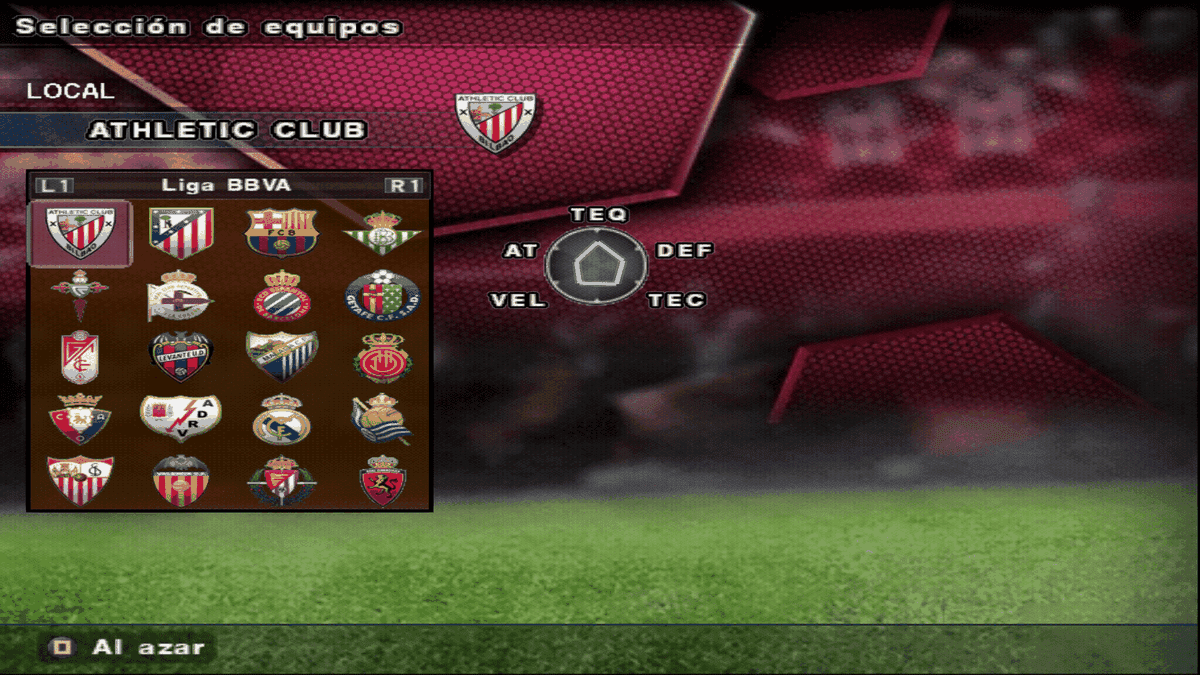
Task: Select the Granada crest
Action: pyautogui.click(x=80, y=357)
